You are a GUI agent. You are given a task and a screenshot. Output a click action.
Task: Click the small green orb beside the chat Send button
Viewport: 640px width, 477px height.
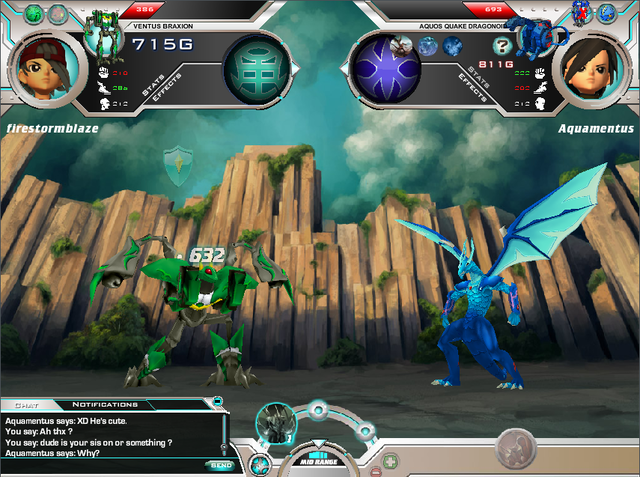(259, 463)
